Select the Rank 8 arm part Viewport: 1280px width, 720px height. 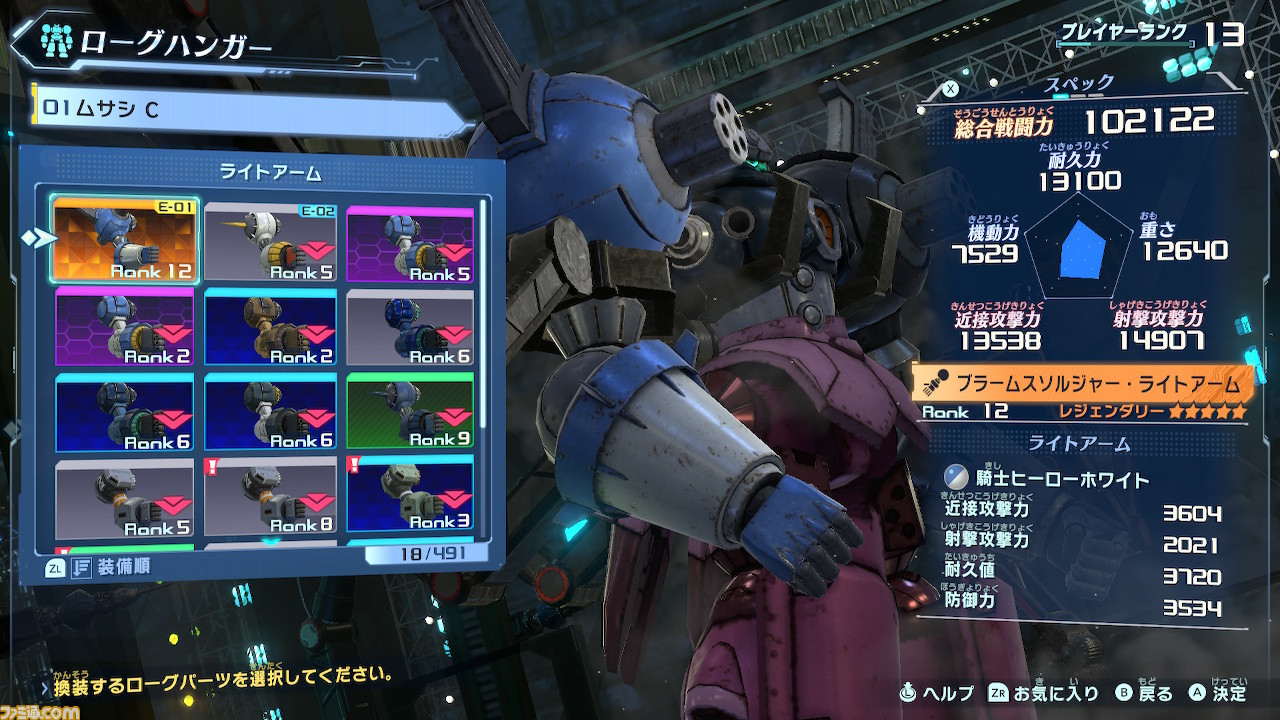point(270,497)
